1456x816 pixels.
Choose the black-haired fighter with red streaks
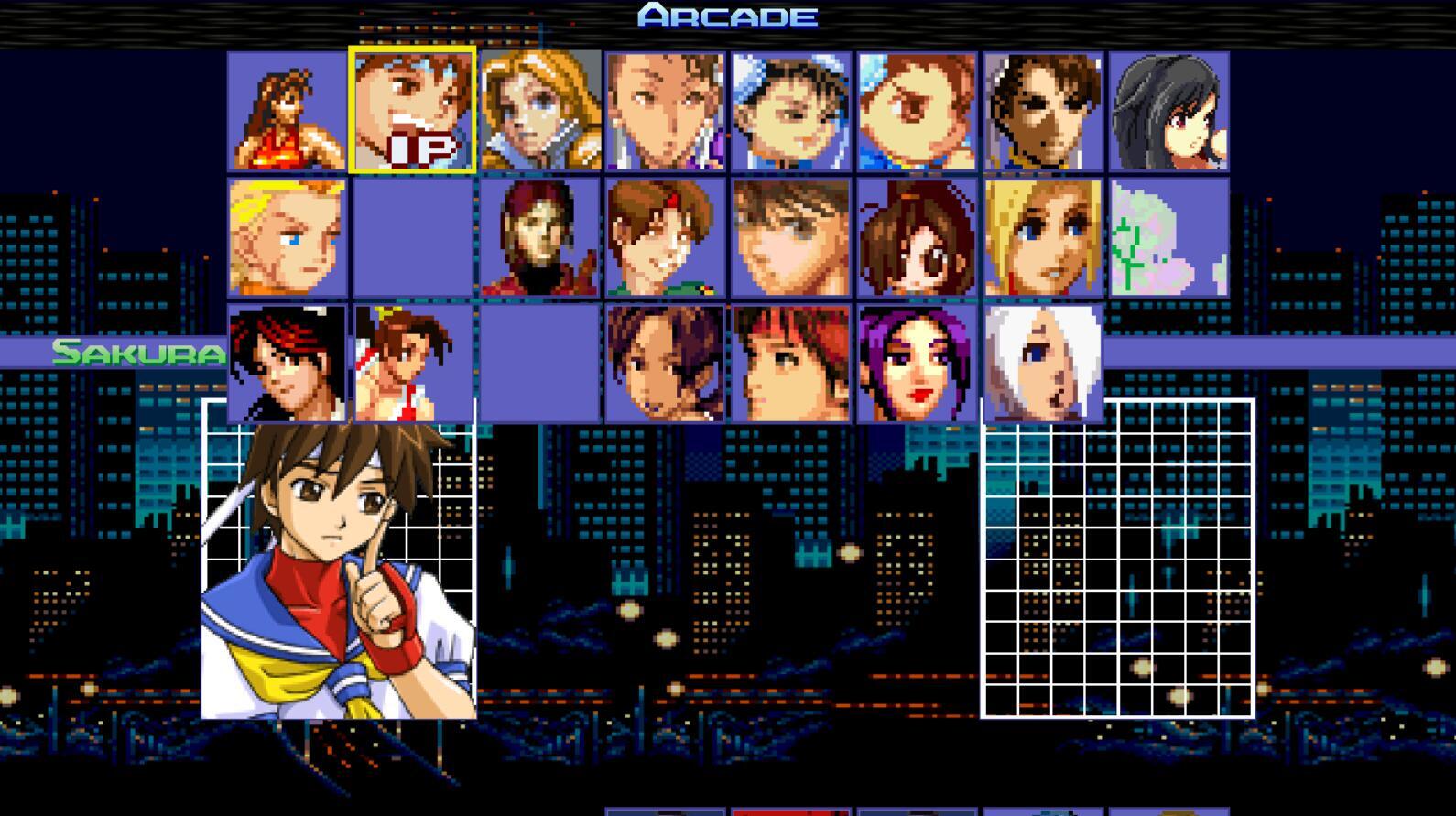287,364
